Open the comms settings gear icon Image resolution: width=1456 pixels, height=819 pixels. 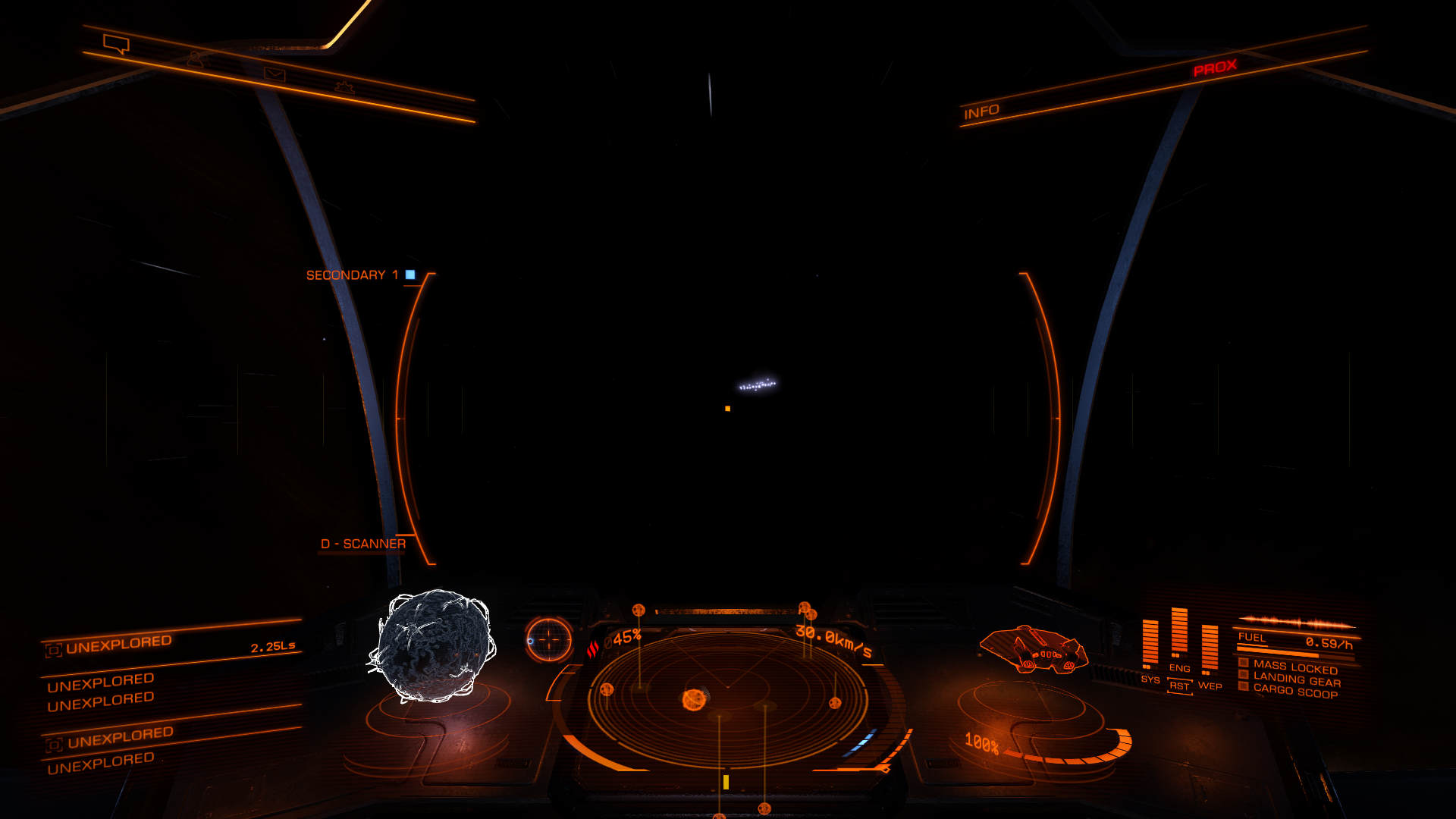click(344, 87)
